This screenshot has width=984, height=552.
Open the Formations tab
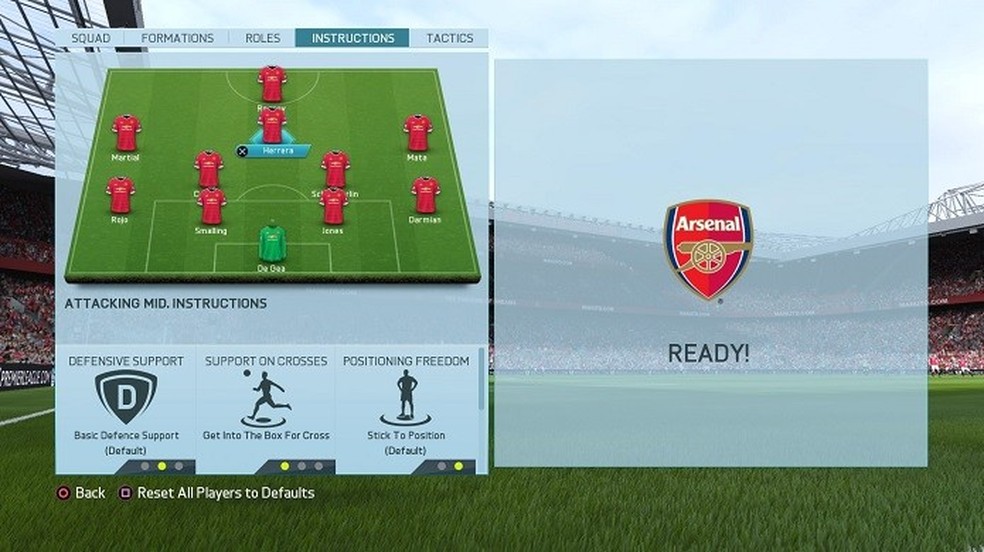click(177, 38)
